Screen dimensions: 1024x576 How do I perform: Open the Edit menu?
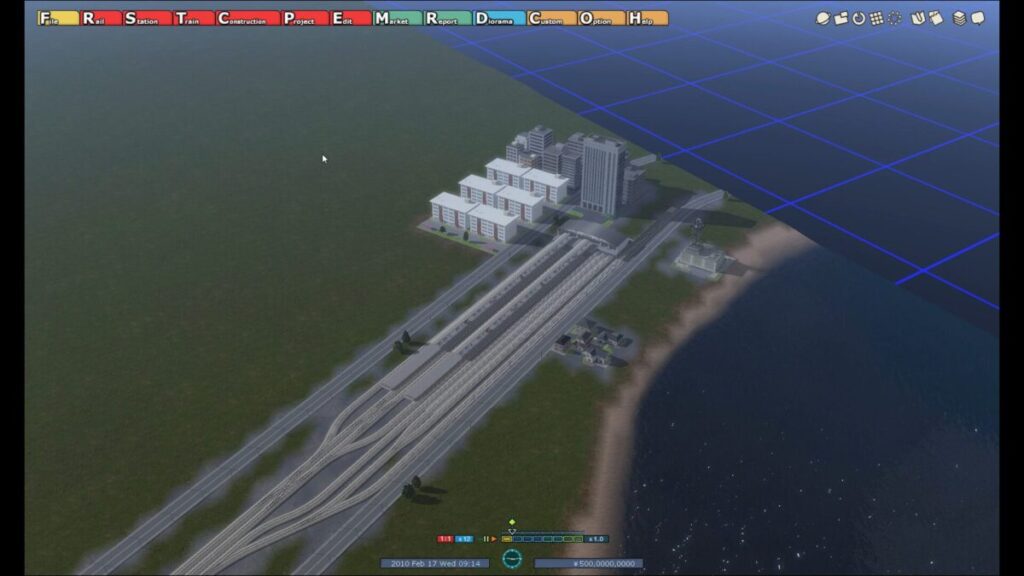[350, 18]
